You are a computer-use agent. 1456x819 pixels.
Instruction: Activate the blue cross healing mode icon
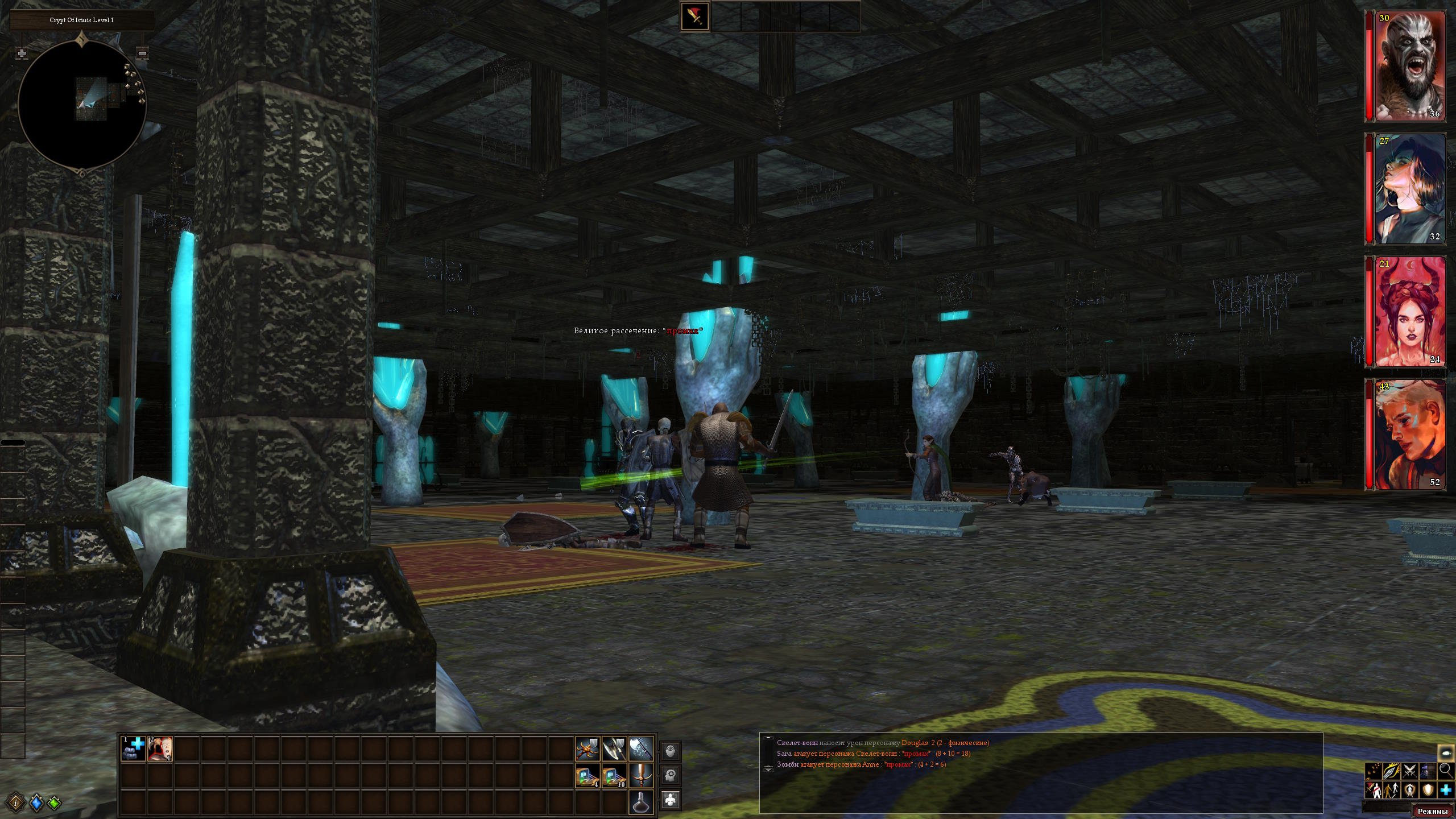click(1446, 790)
